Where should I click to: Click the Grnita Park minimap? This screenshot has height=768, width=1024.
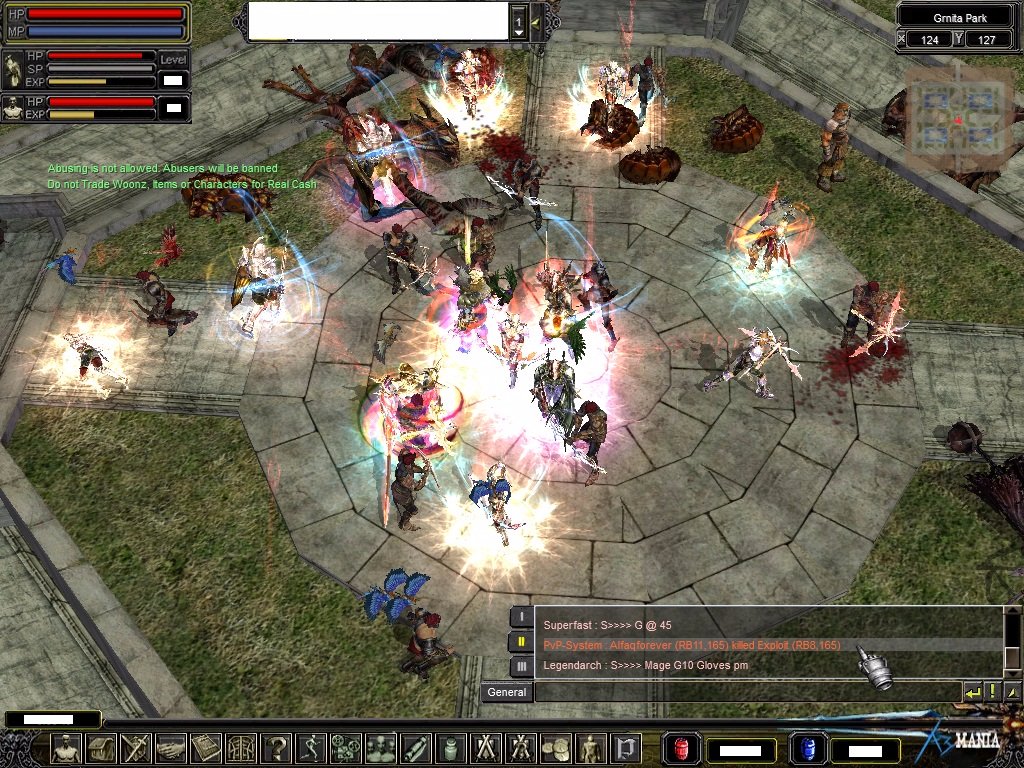[958, 118]
